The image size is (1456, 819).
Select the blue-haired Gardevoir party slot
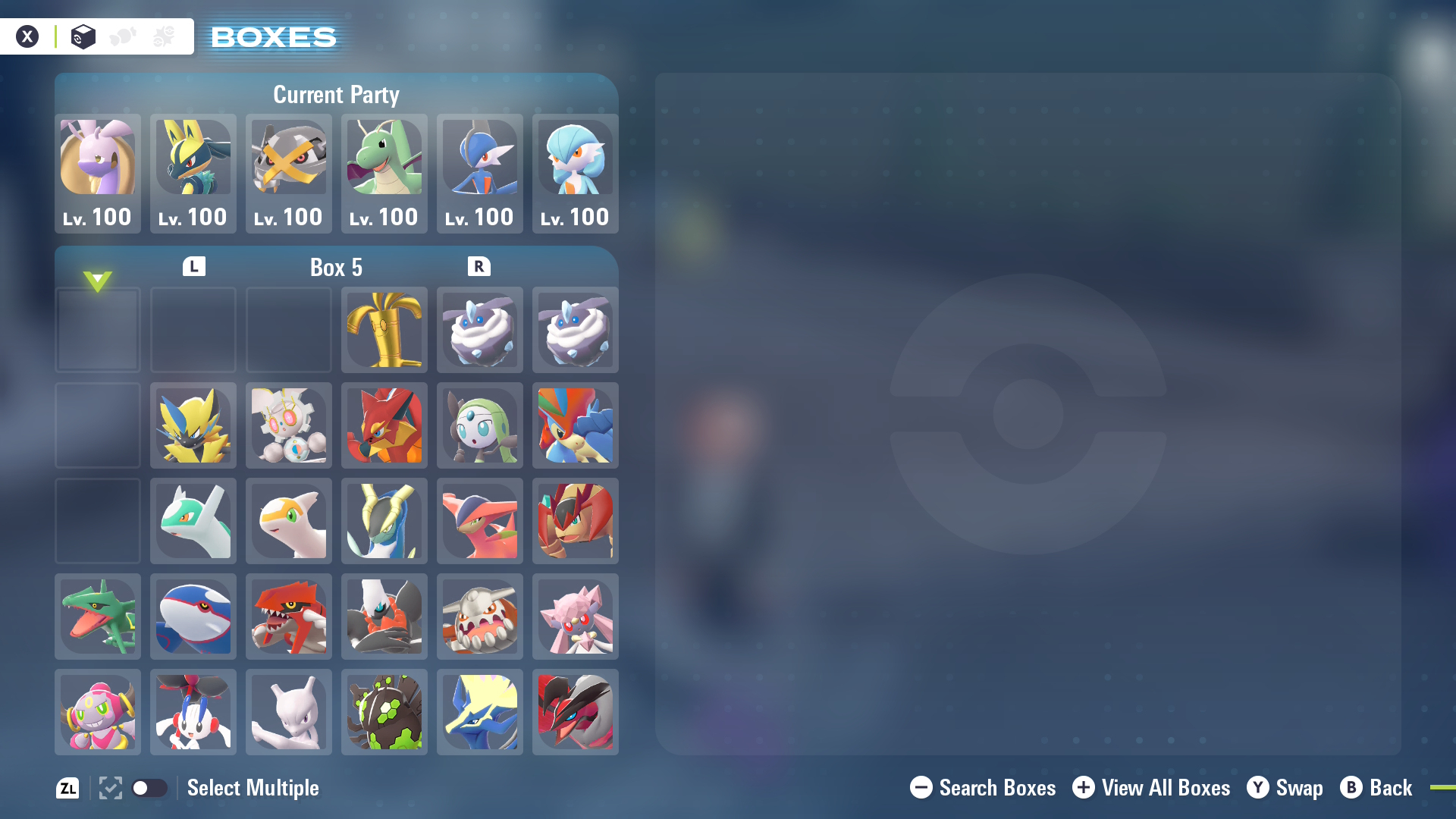pos(576,173)
